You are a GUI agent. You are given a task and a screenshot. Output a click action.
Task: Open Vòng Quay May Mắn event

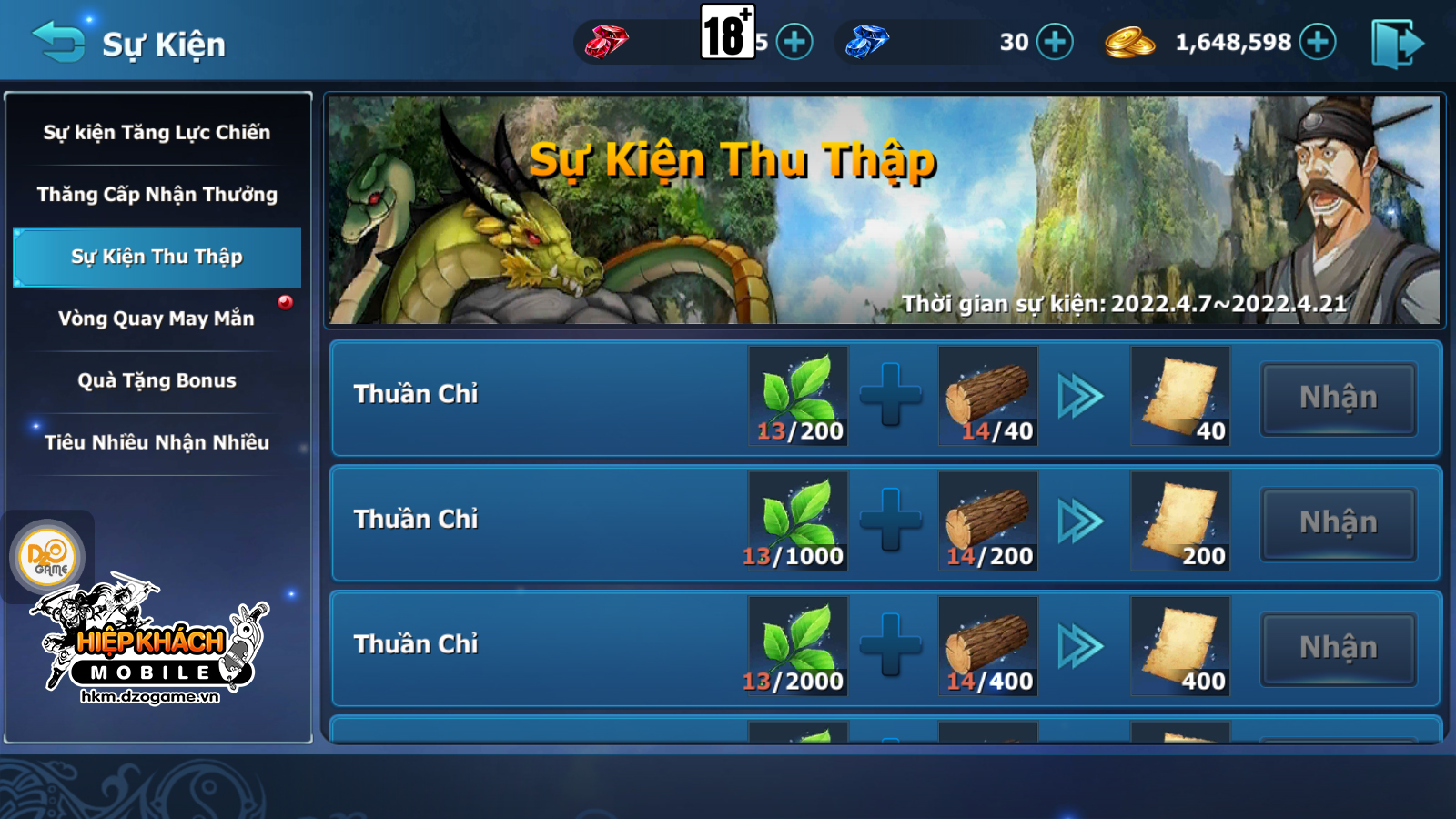click(x=157, y=318)
